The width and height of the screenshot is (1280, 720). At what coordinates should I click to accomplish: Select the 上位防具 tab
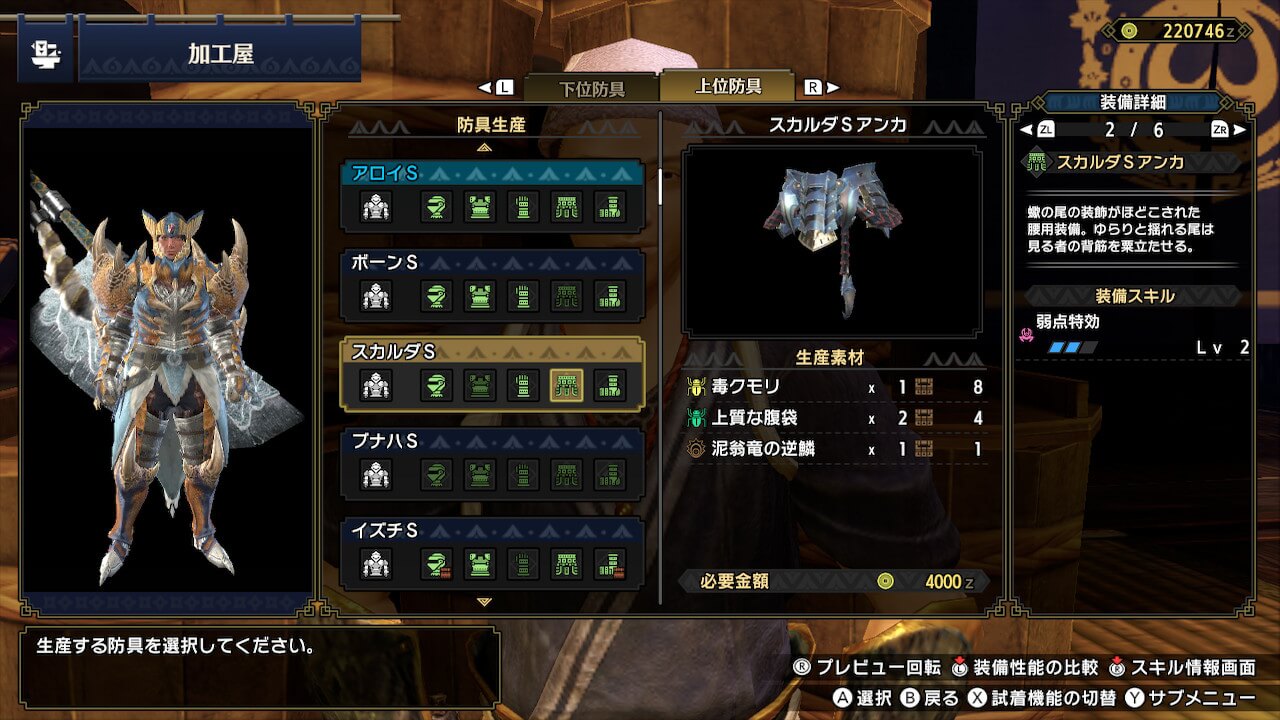coord(728,87)
